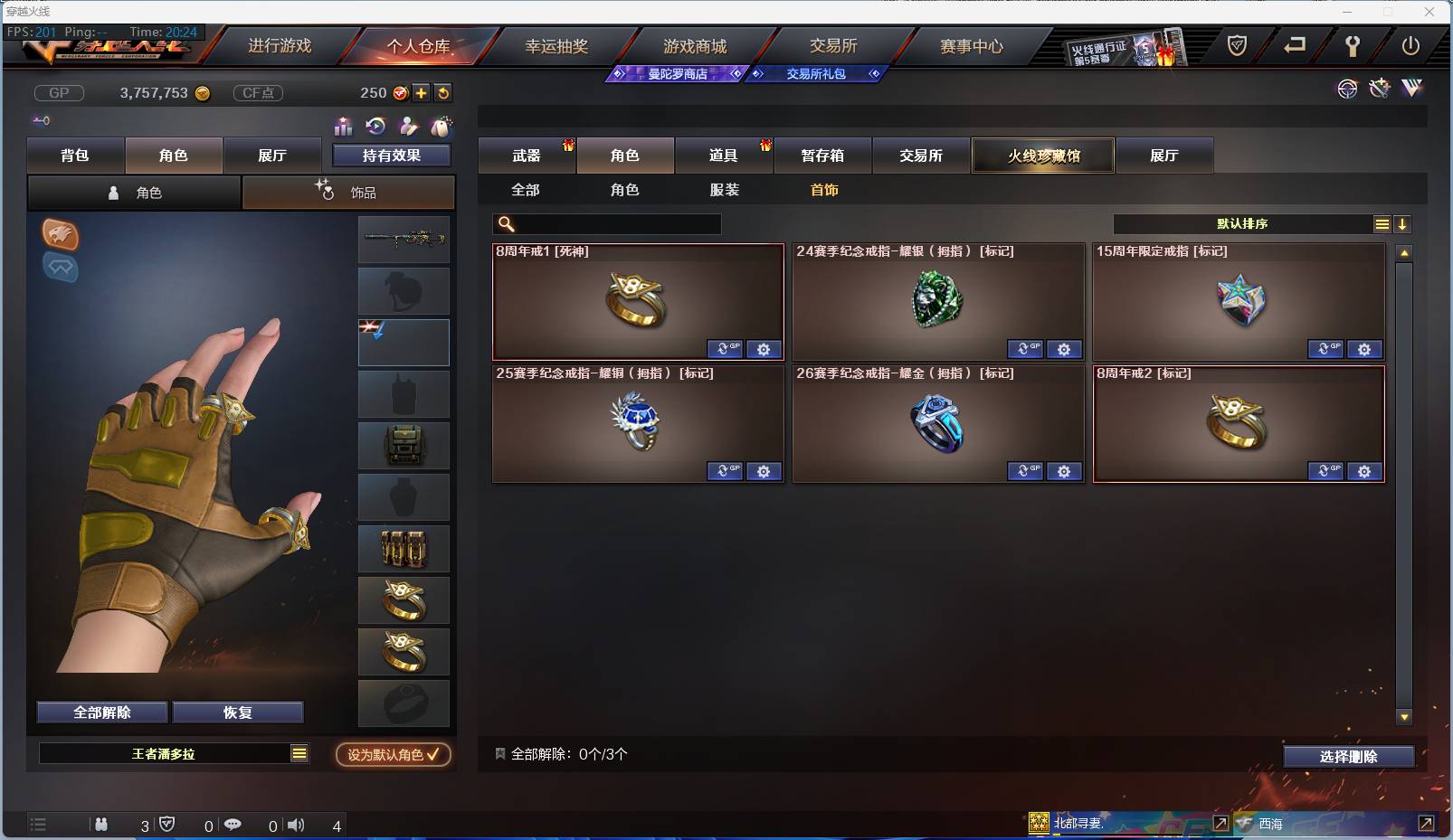Switch to the 首饰 tab
Screen dimensions: 1453x840
click(x=825, y=191)
